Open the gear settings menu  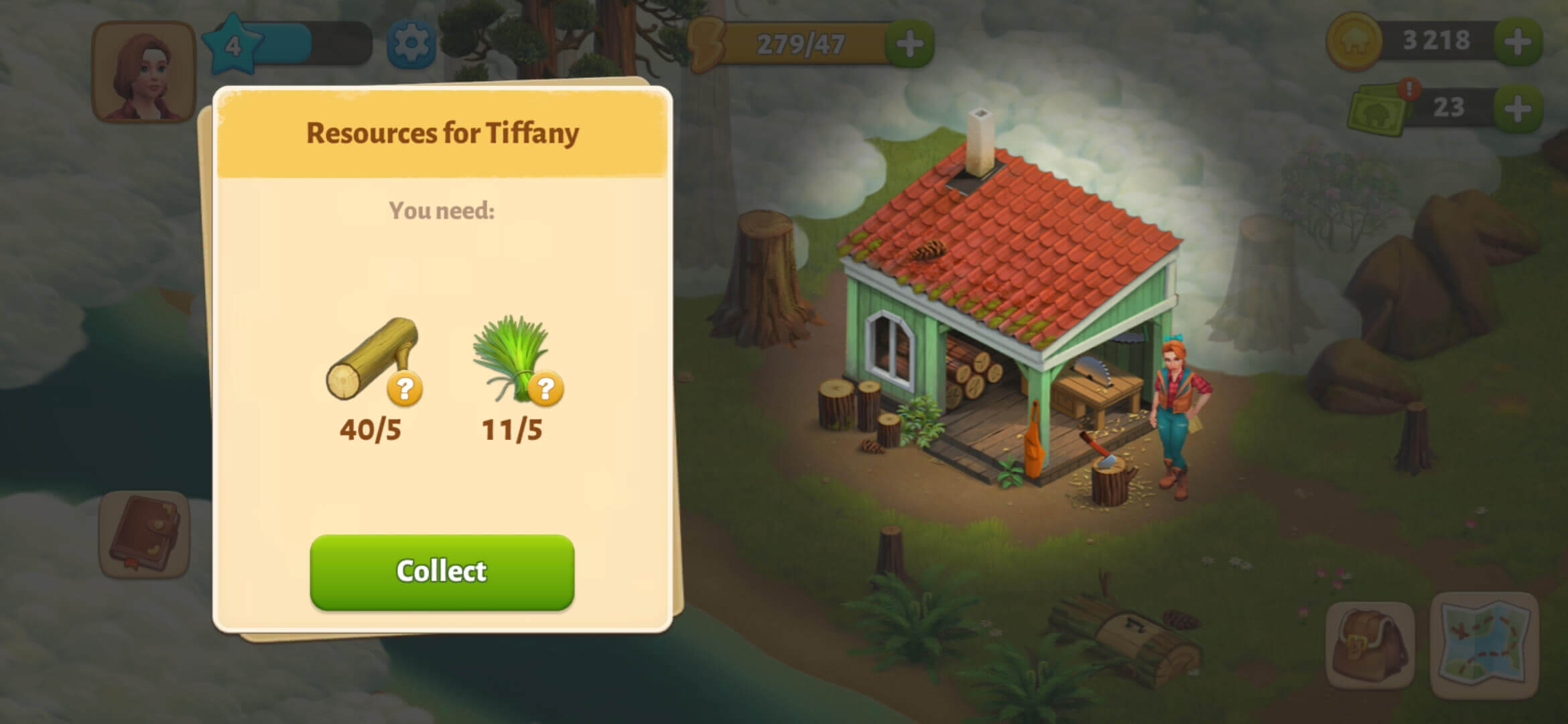click(411, 44)
